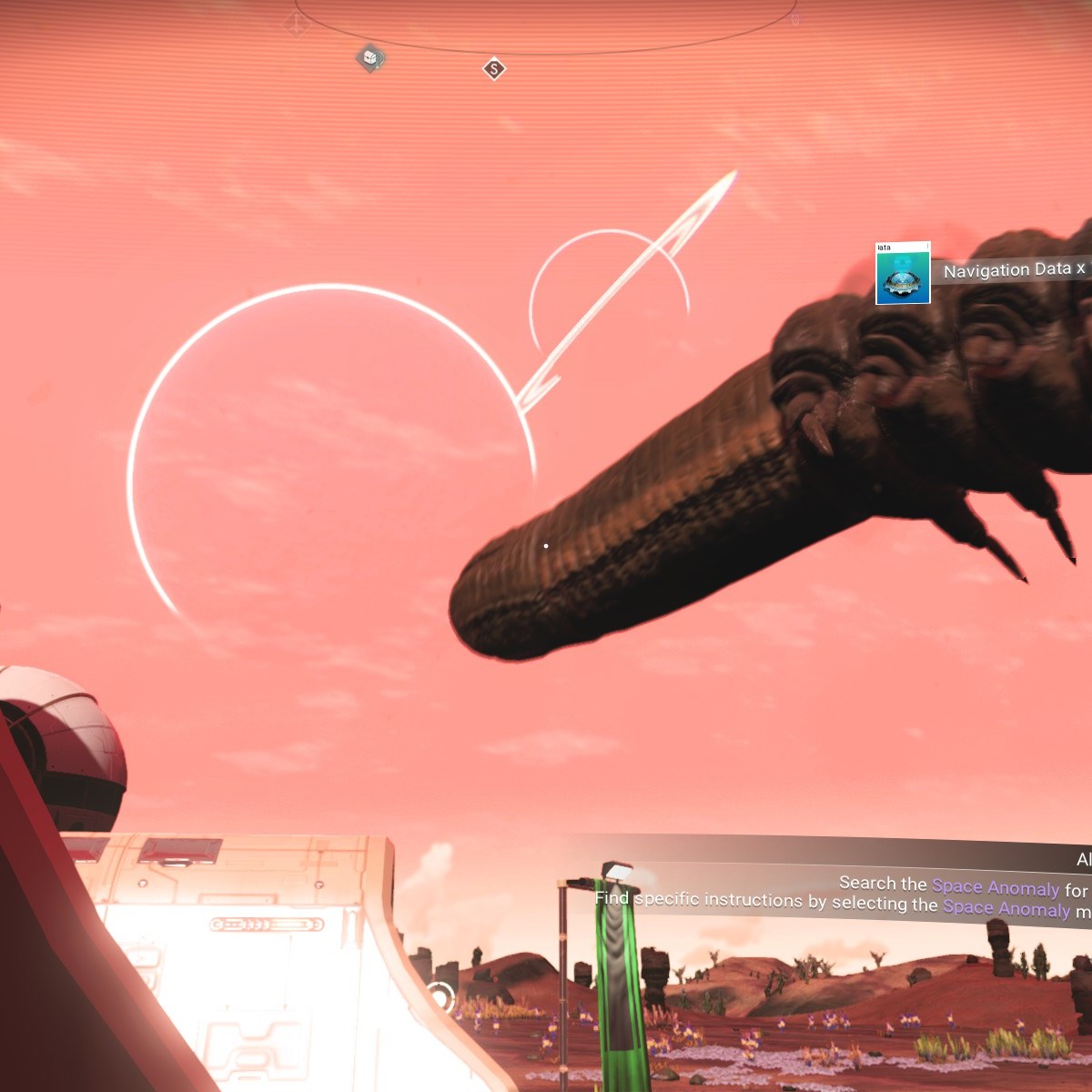The width and height of the screenshot is (1092, 1092).
Task: Select the chest marker on the compass
Action: (x=370, y=59)
